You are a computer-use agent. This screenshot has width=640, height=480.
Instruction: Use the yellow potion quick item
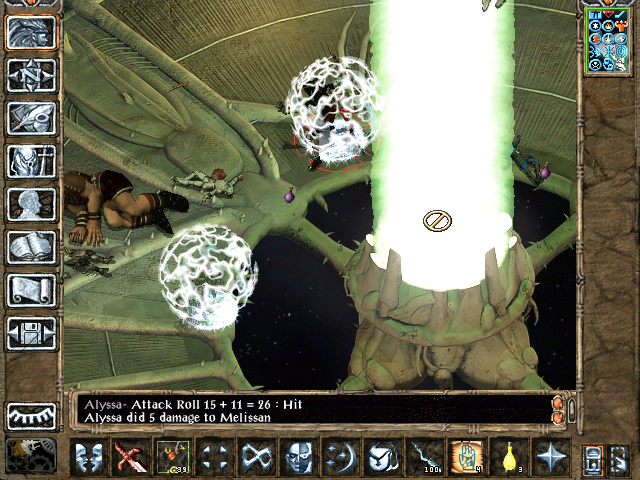(507, 456)
